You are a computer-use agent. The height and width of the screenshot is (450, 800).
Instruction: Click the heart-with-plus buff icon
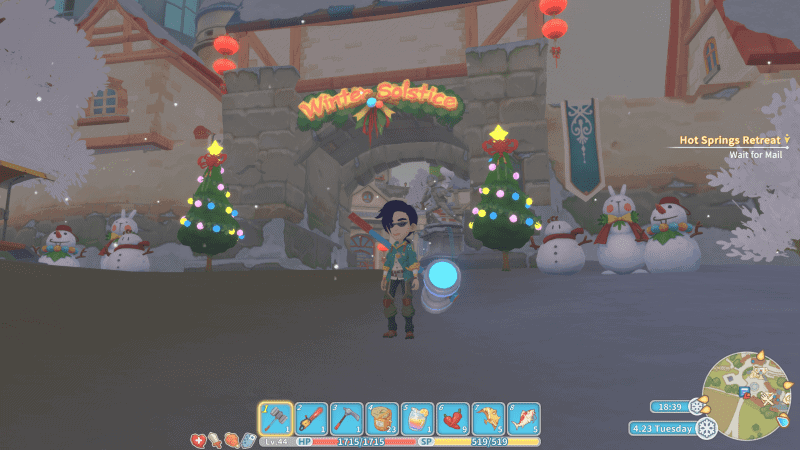(x=198, y=439)
